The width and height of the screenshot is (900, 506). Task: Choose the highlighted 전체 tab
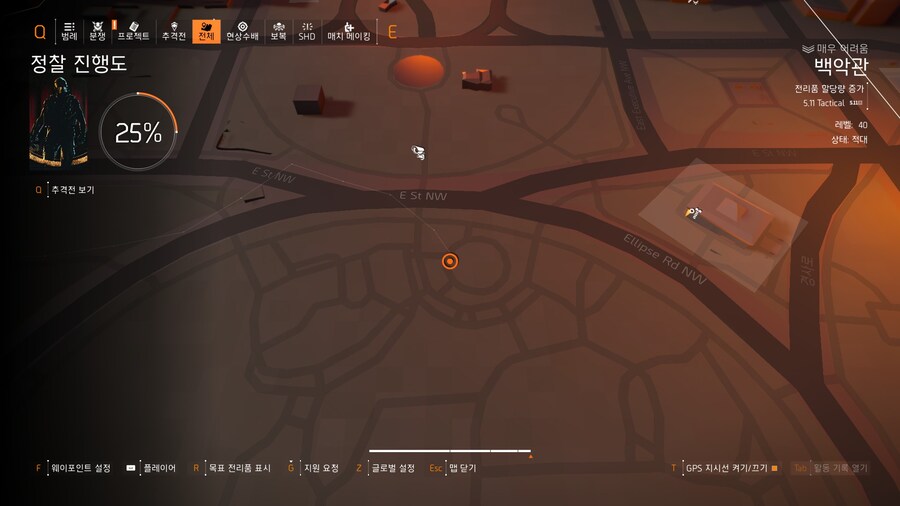pos(206,30)
